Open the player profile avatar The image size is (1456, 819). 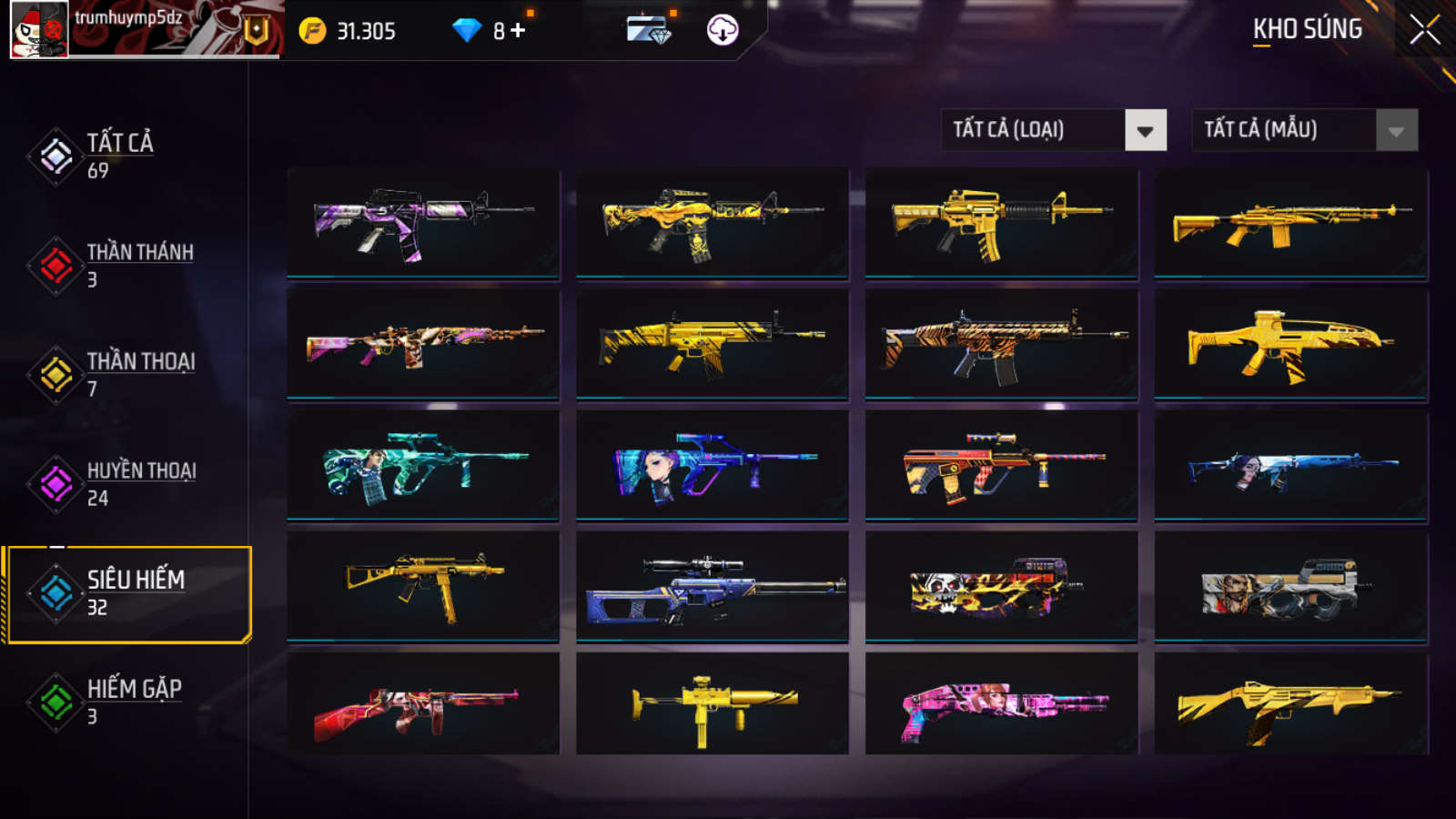coord(39,29)
